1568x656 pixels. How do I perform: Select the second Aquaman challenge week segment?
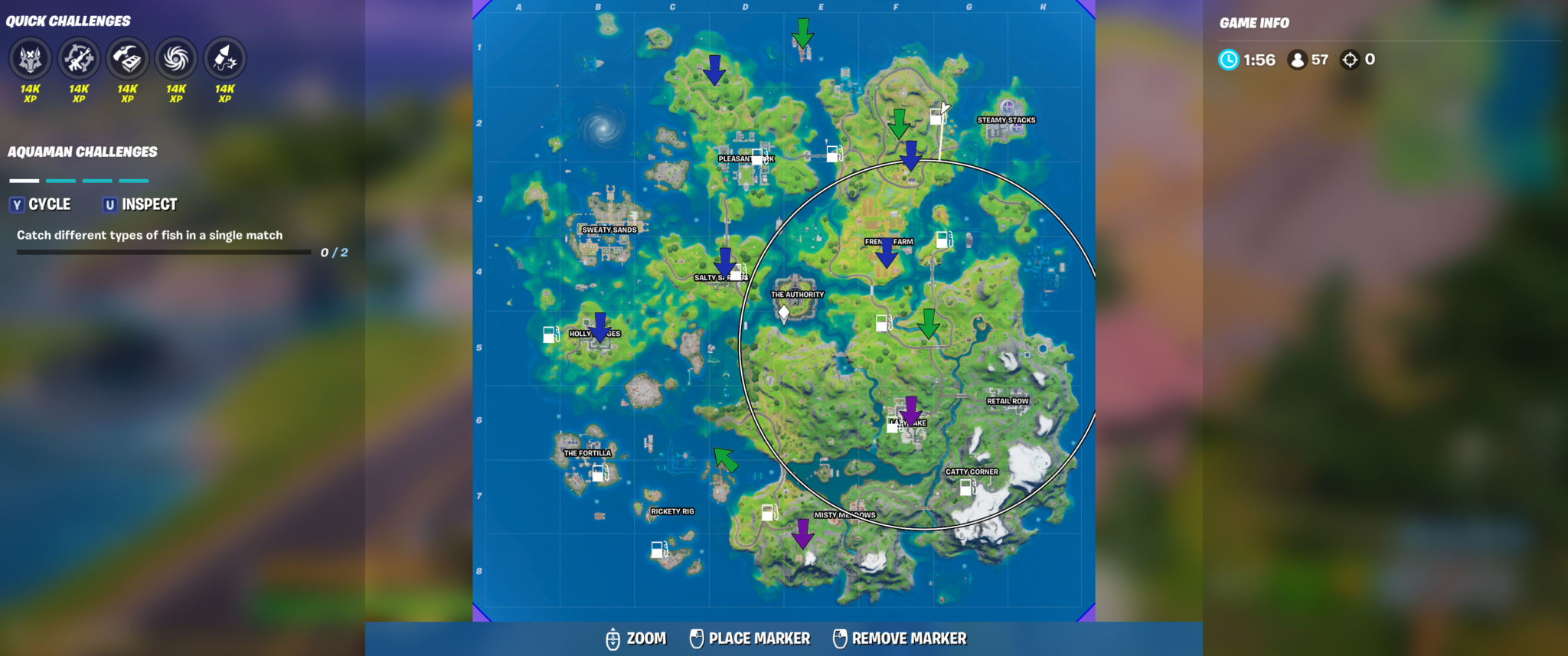(60, 182)
